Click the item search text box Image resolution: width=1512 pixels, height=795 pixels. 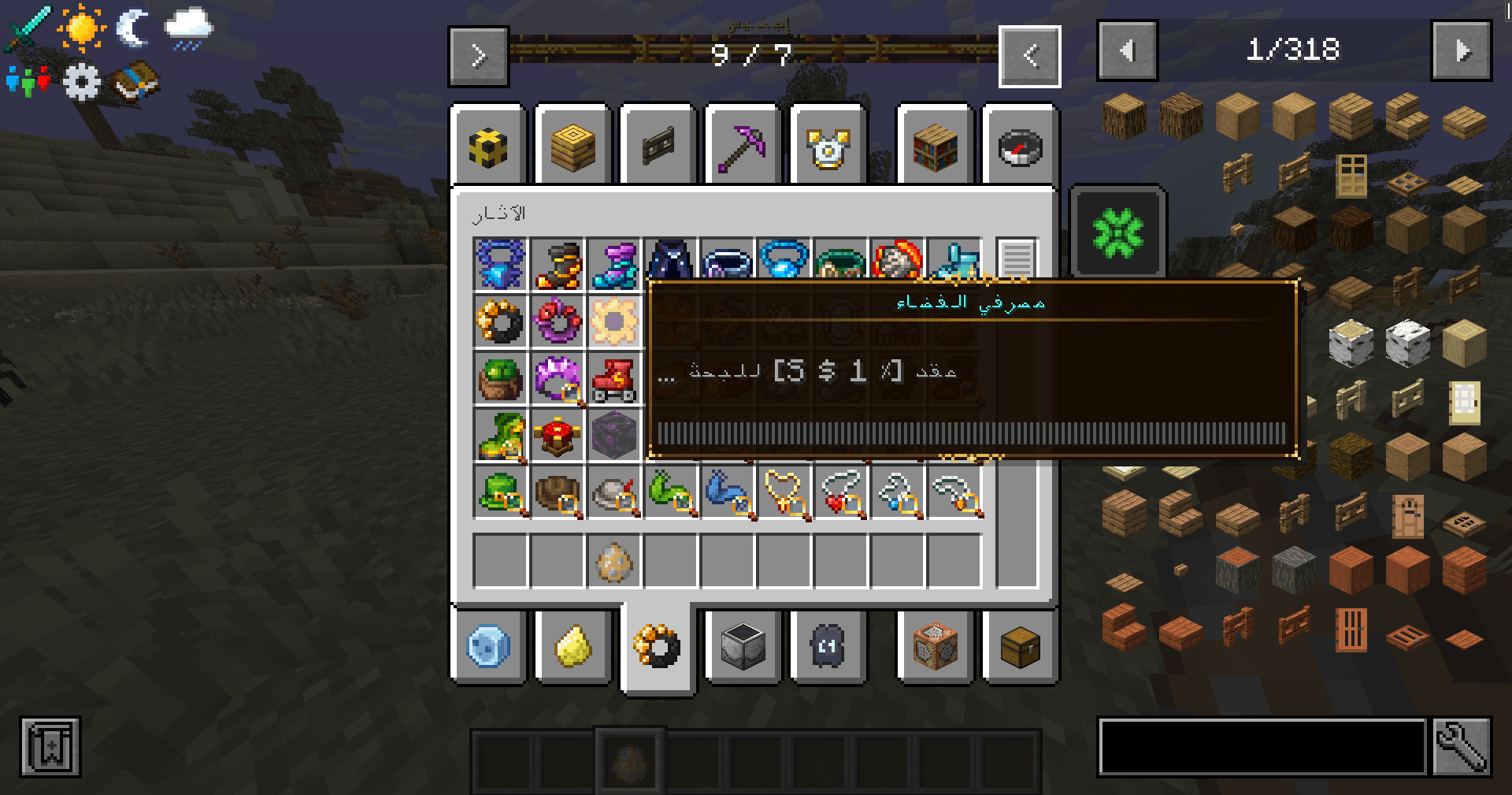(1262, 746)
